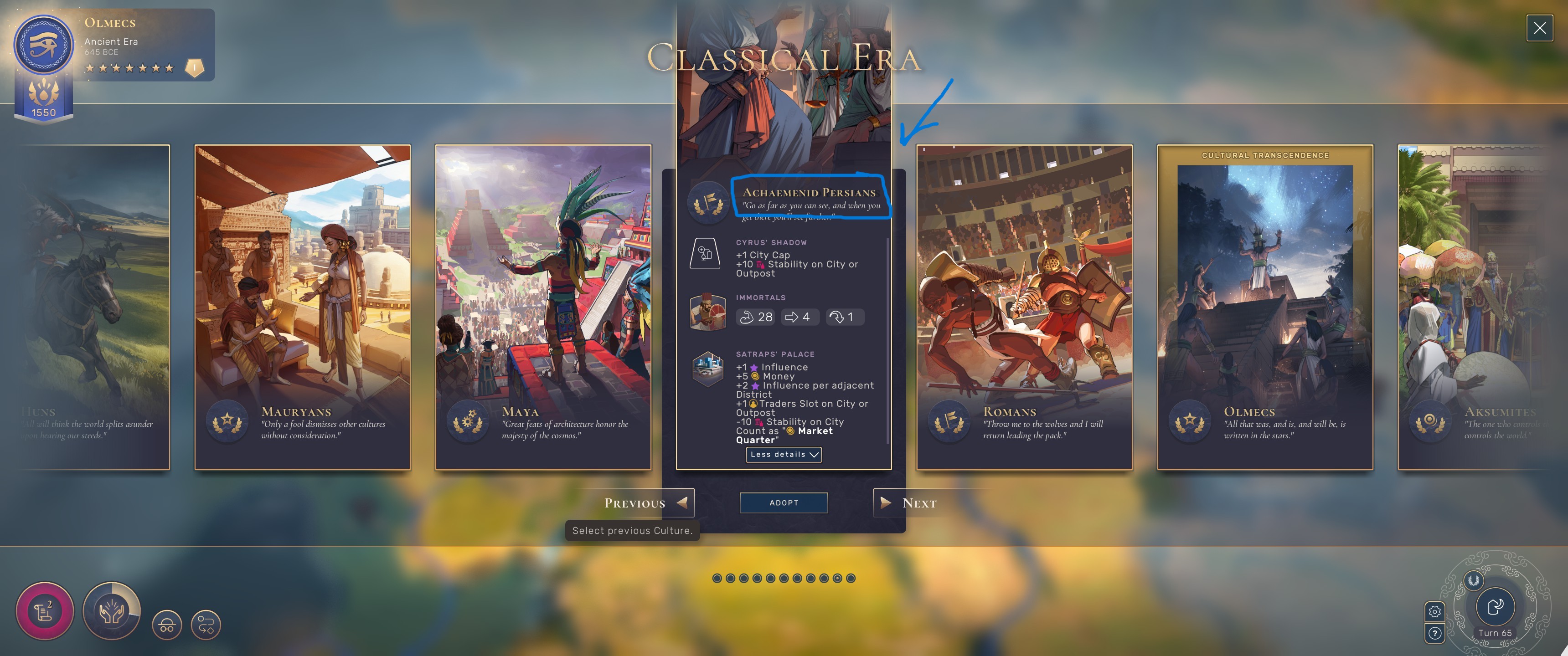Open the route planner diamond-path icon

coord(207,625)
